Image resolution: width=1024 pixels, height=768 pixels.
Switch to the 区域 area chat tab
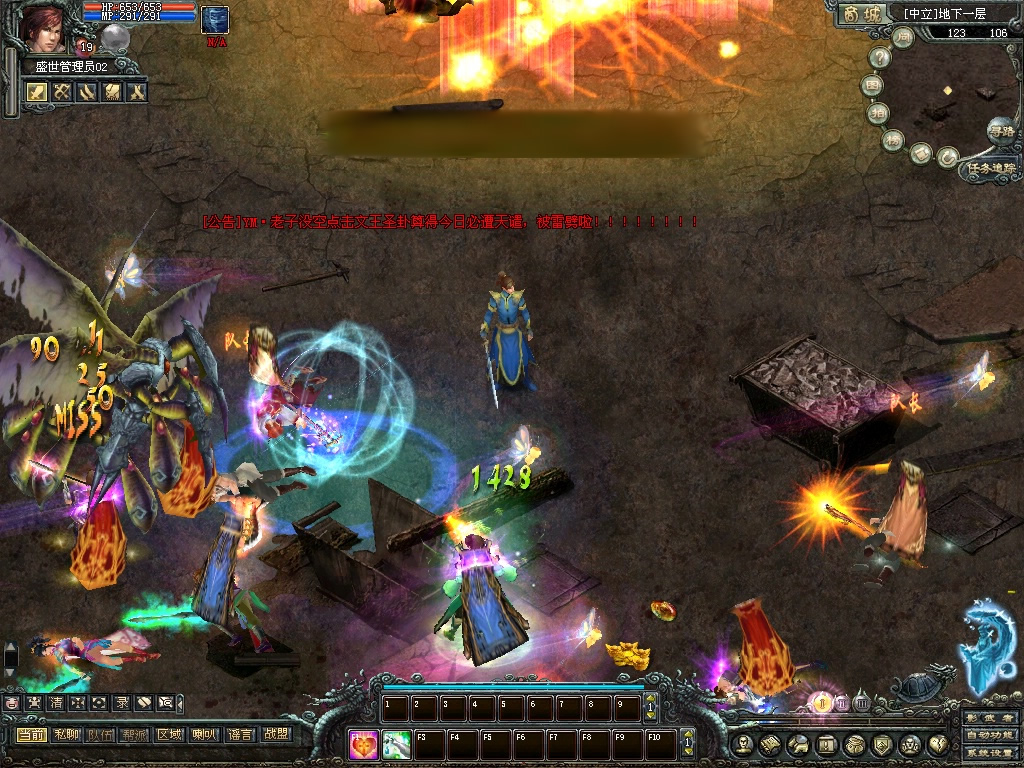(168, 735)
